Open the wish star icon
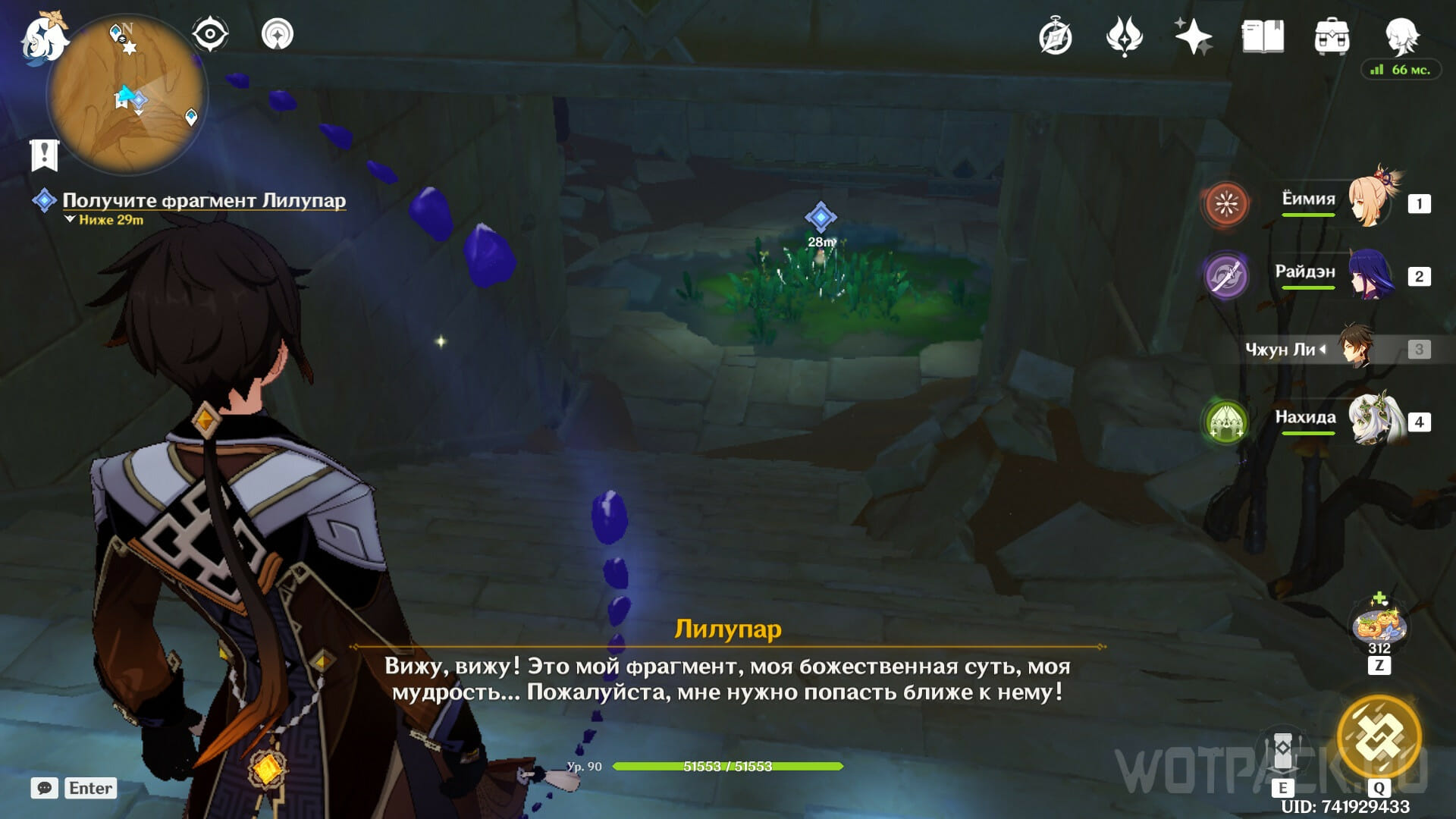The image size is (1456, 819). [x=1193, y=36]
